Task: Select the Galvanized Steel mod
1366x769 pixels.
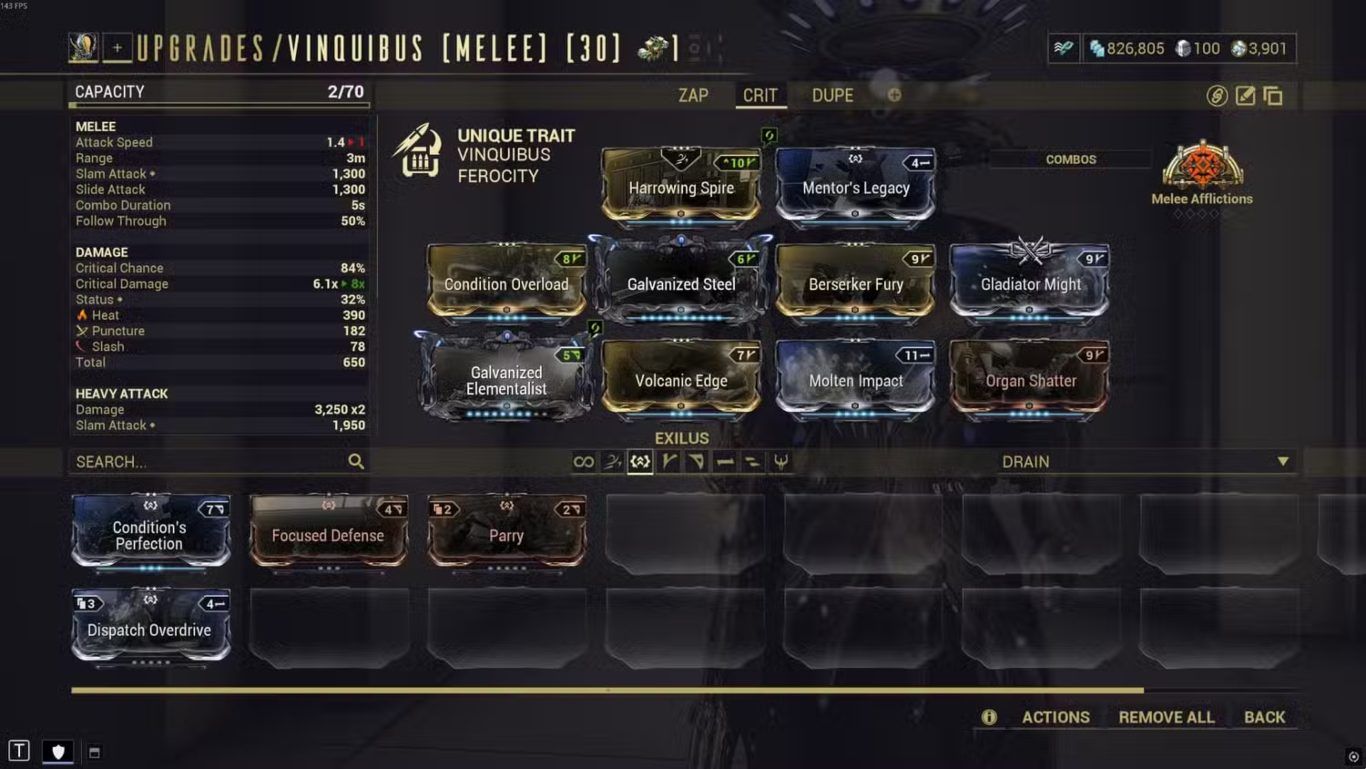Action: coord(681,283)
